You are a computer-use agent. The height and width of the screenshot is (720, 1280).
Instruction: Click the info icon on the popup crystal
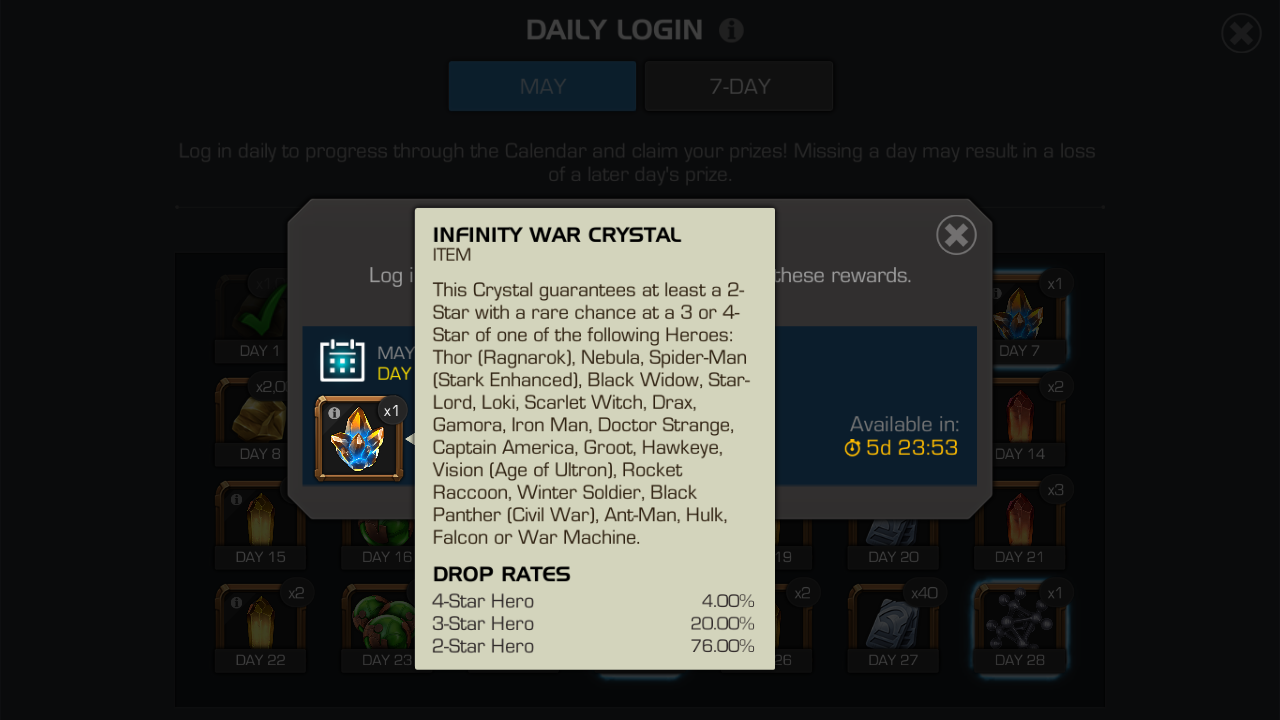tap(333, 412)
